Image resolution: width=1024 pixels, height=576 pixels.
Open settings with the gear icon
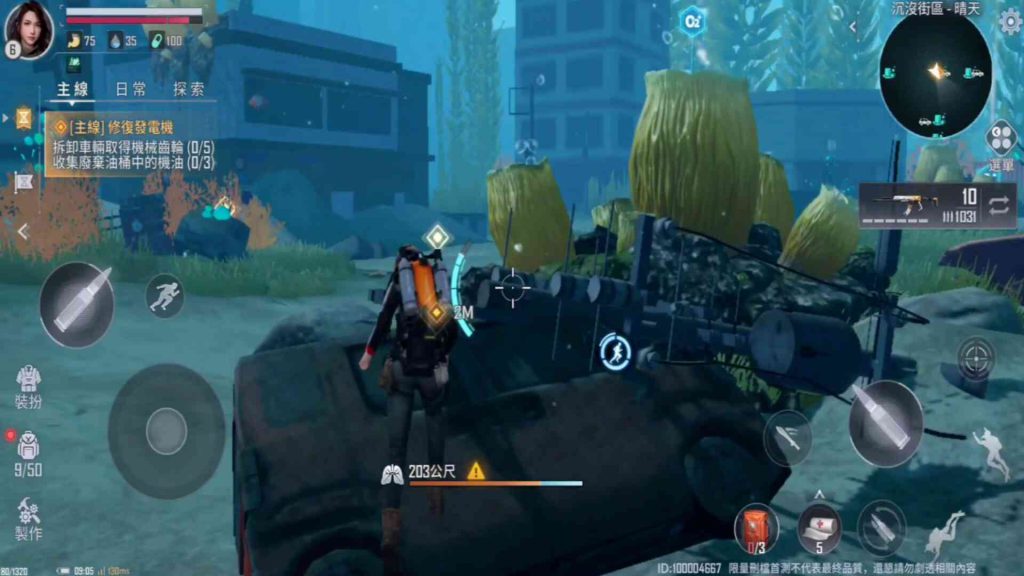[x=1009, y=22]
